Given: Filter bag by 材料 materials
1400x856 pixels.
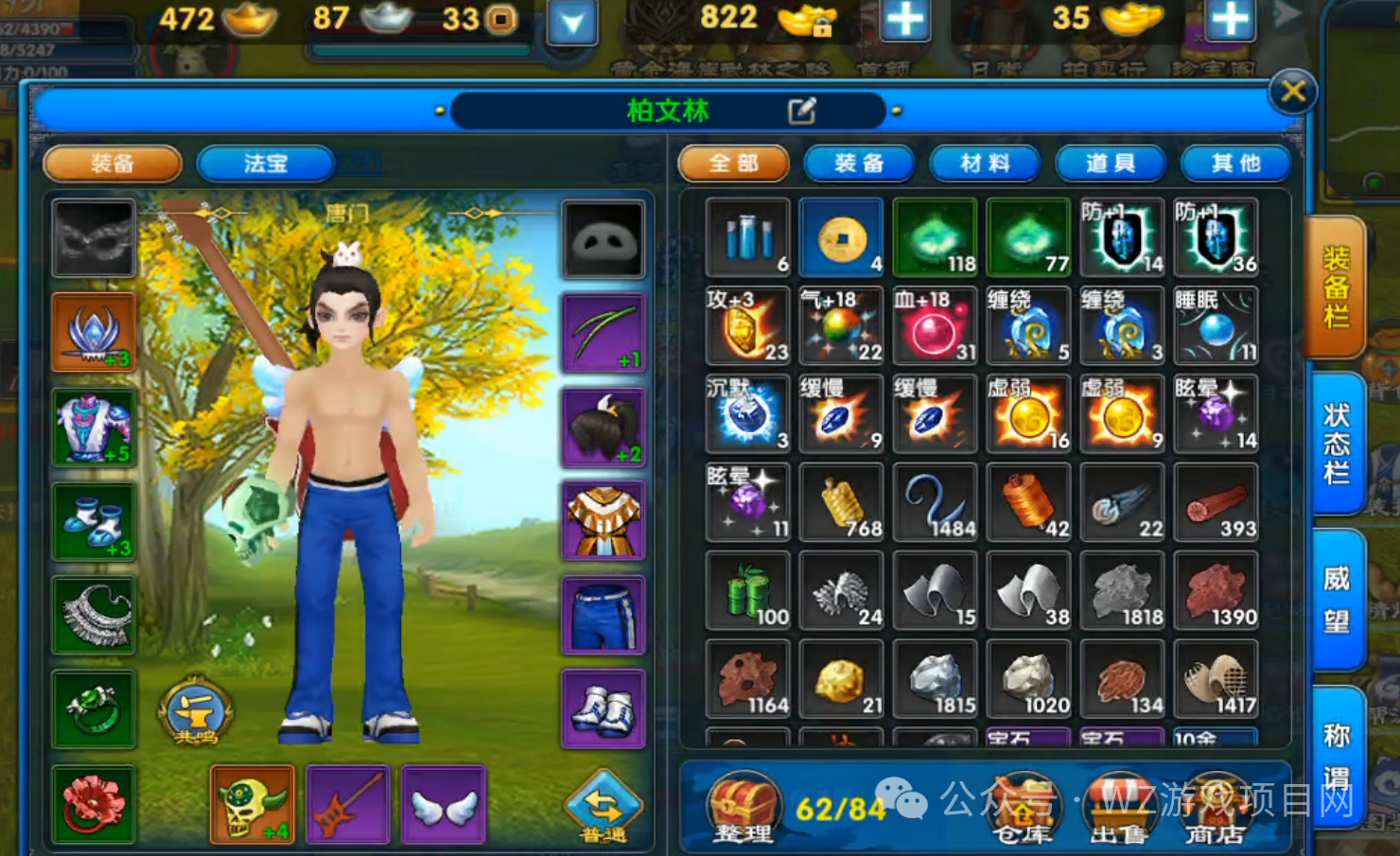Looking at the screenshot, I should 985,164.
